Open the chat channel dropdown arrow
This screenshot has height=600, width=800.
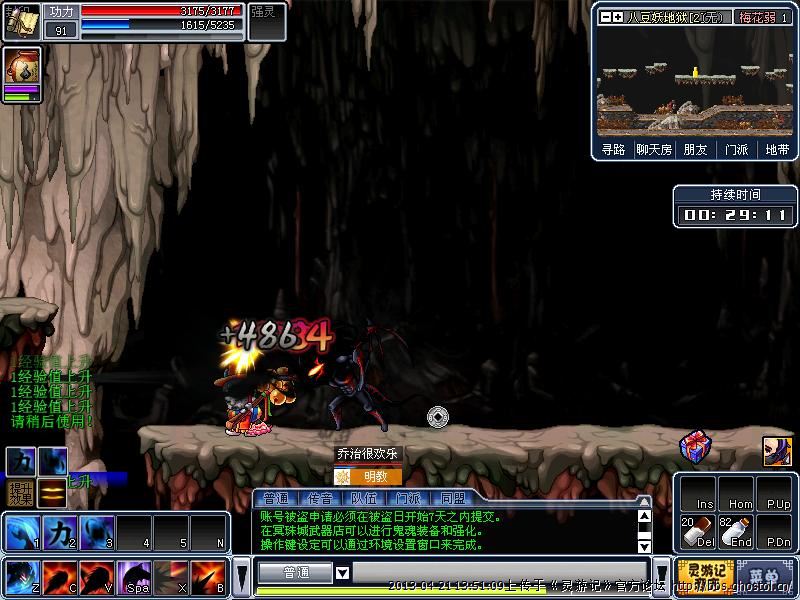[342, 573]
